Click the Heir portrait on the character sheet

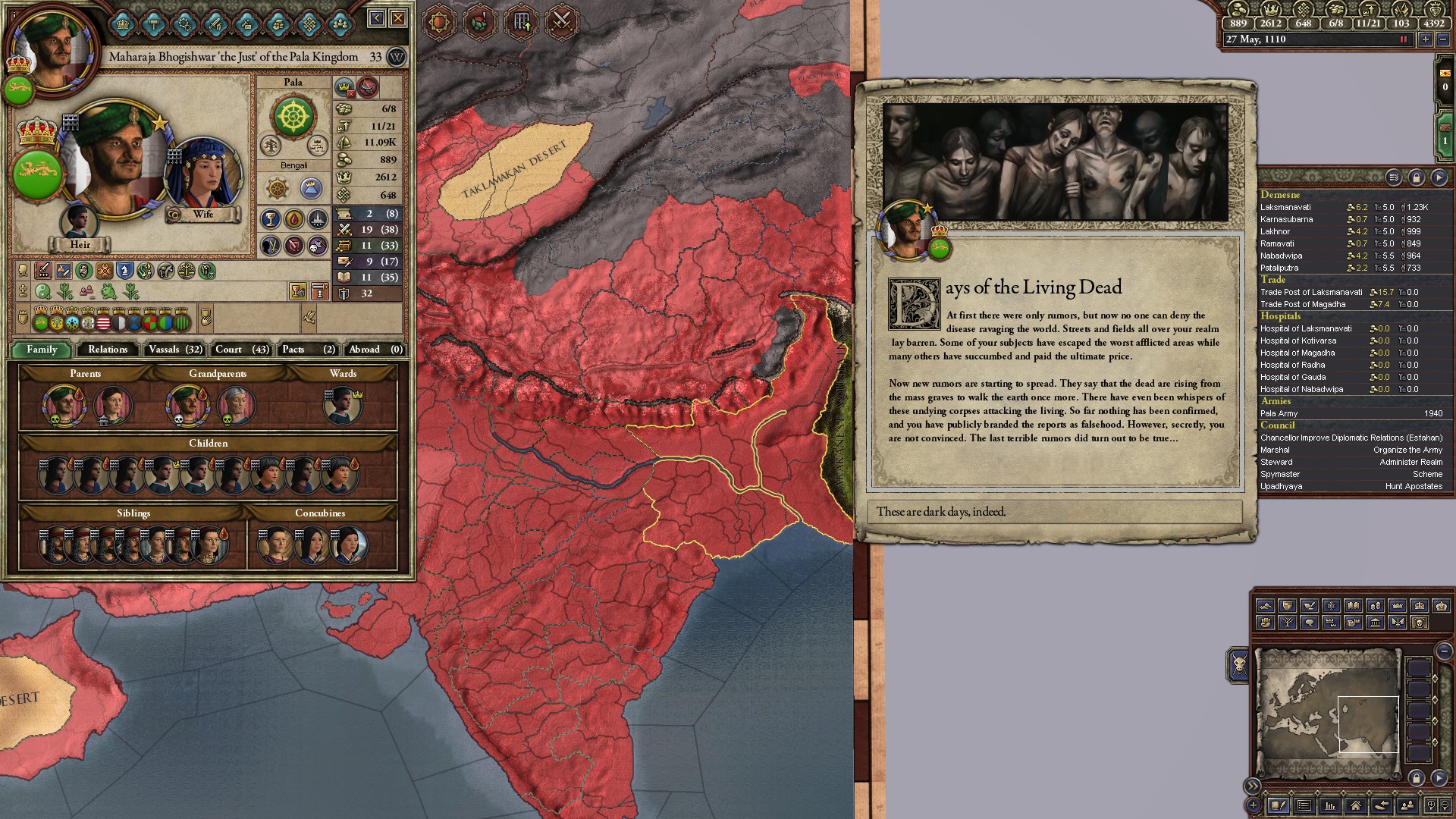pyautogui.click(x=80, y=222)
